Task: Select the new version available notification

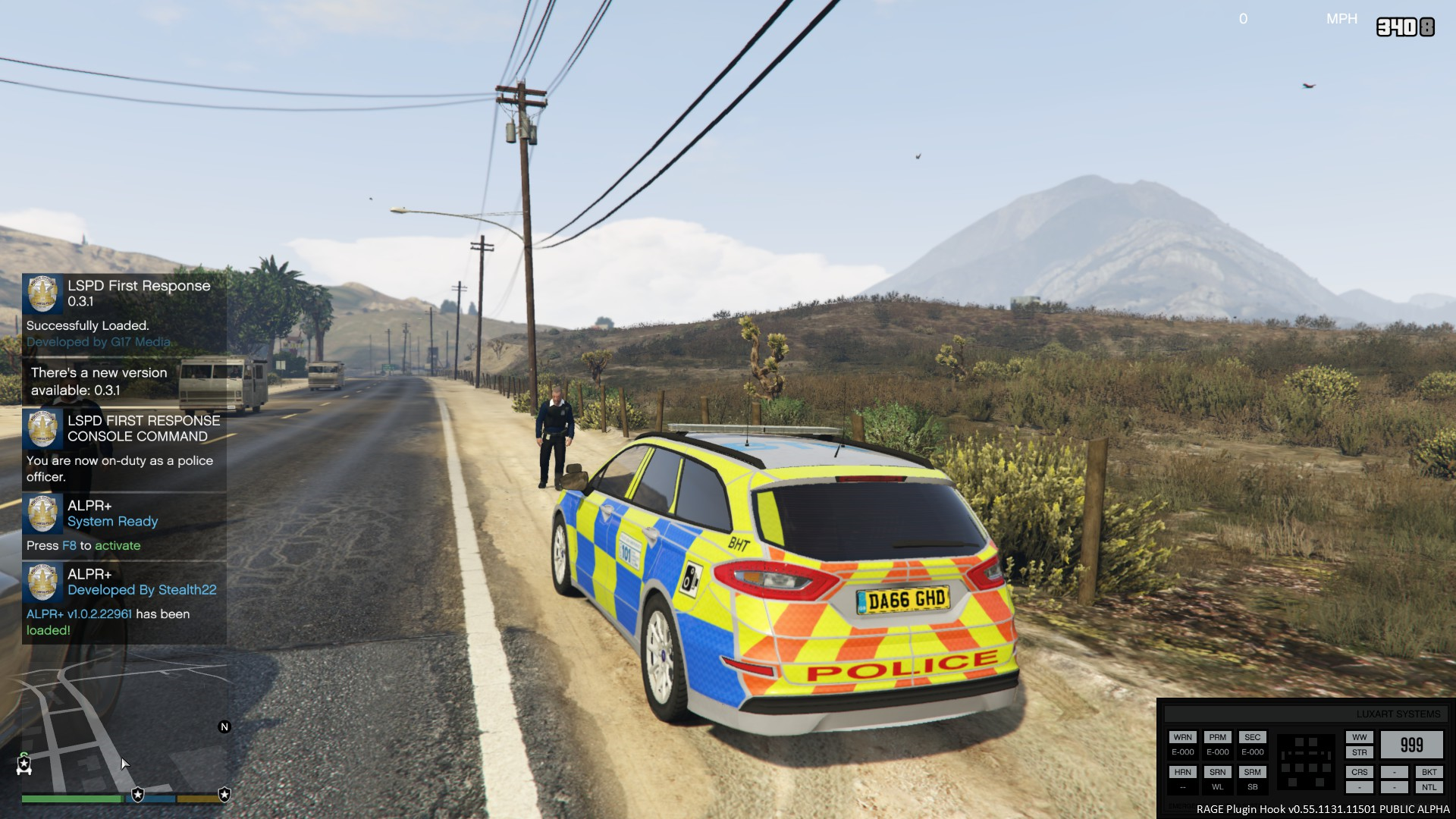Action: point(124,381)
